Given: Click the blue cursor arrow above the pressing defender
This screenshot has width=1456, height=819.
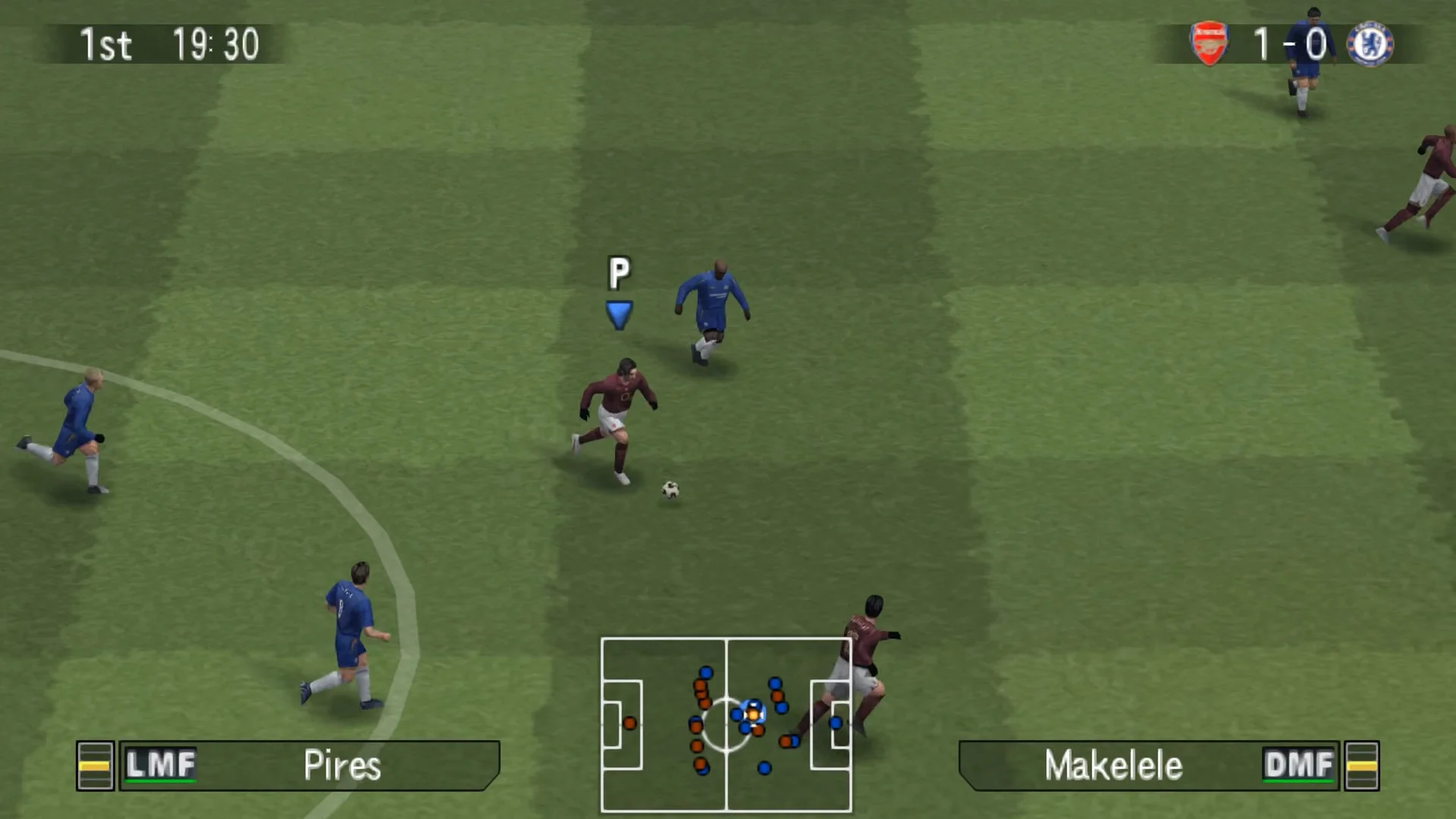Looking at the screenshot, I should click(x=619, y=312).
